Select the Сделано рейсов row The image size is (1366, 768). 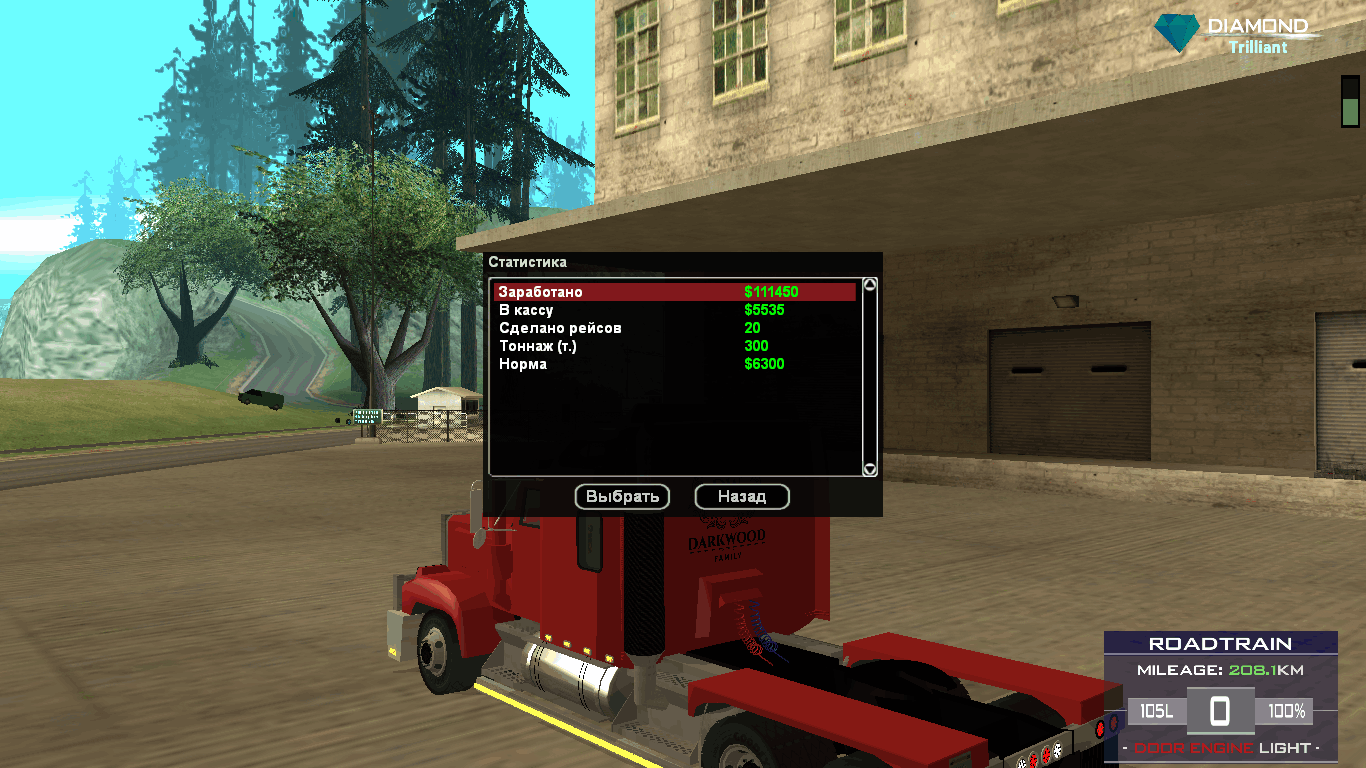pyautogui.click(x=674, y=328)
